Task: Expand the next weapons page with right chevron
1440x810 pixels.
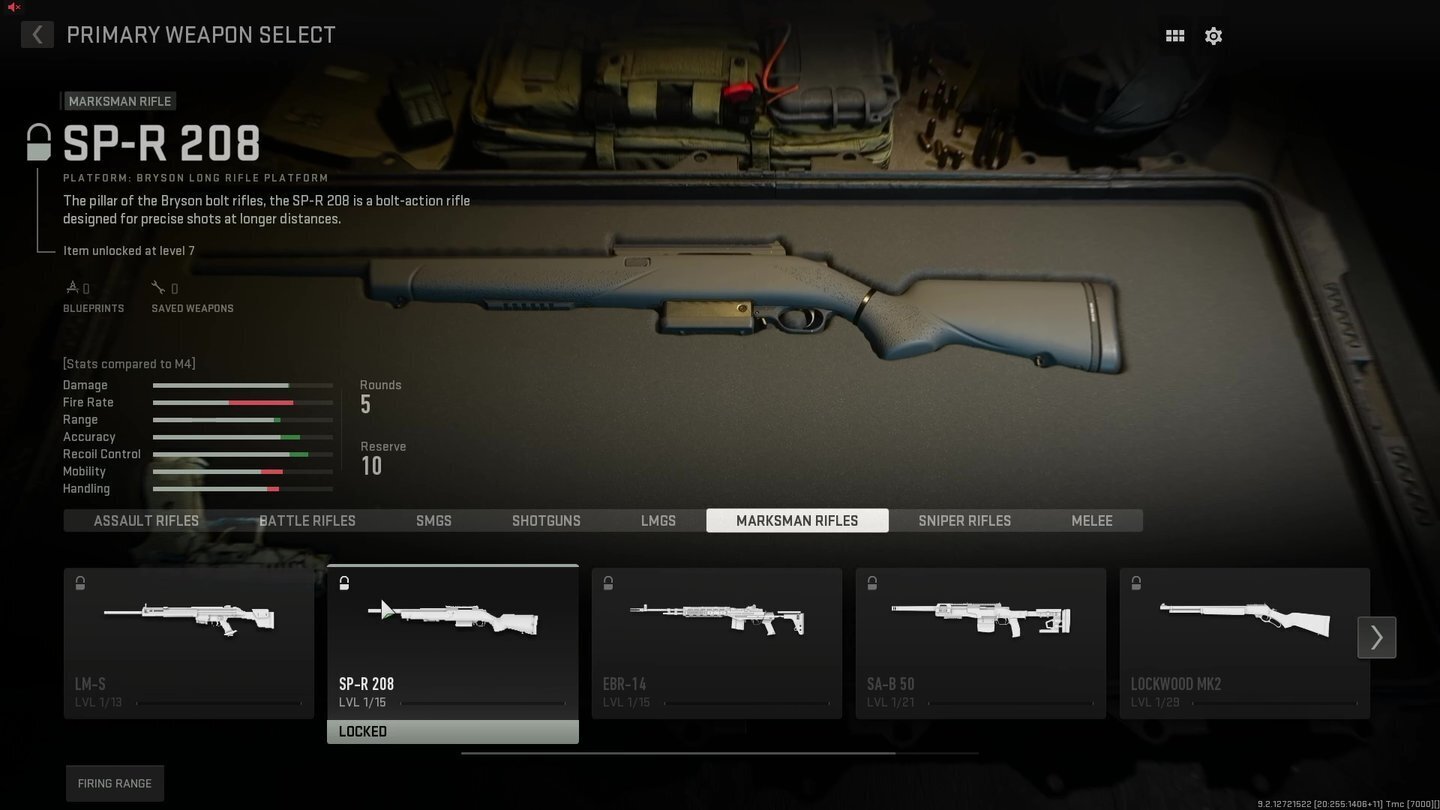Action: [1376, 637]
